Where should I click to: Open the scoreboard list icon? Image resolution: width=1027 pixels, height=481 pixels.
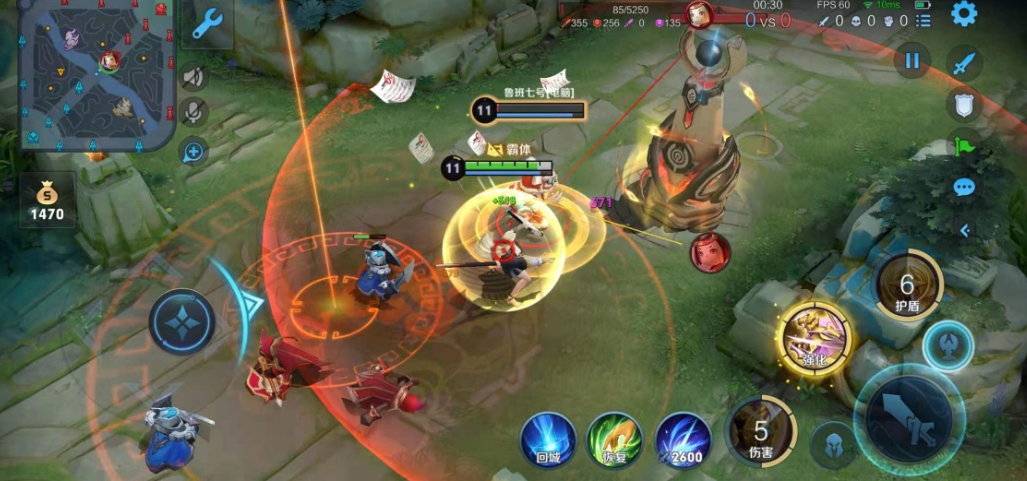923,20
